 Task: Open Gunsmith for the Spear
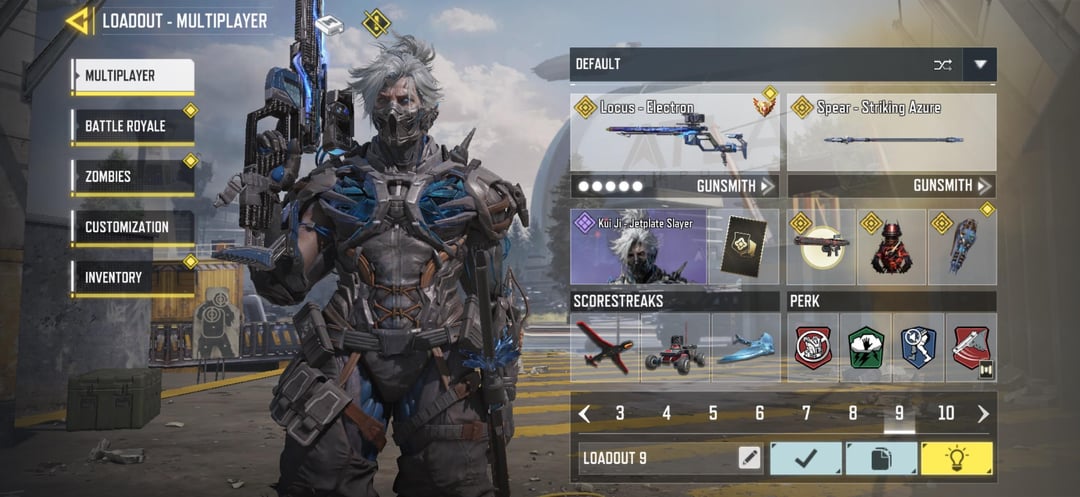tap(952, 186)
